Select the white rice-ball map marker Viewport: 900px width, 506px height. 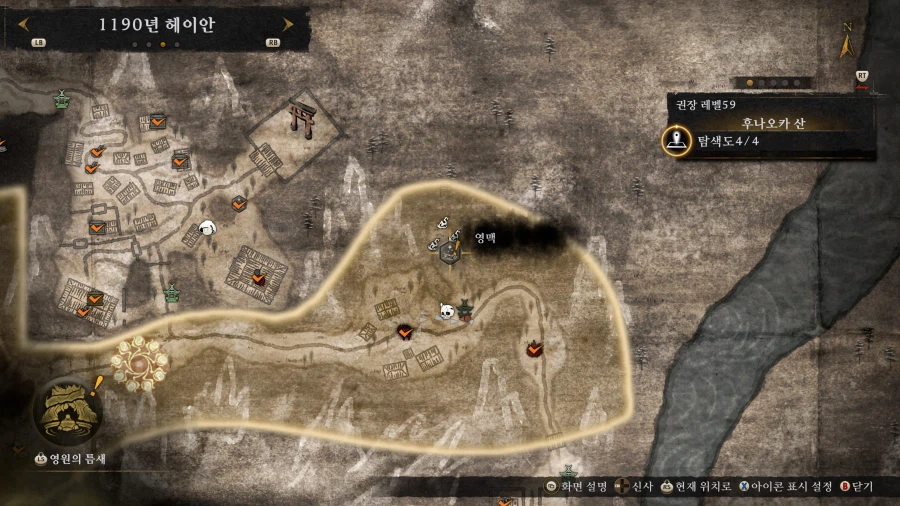tap(209, 229)
